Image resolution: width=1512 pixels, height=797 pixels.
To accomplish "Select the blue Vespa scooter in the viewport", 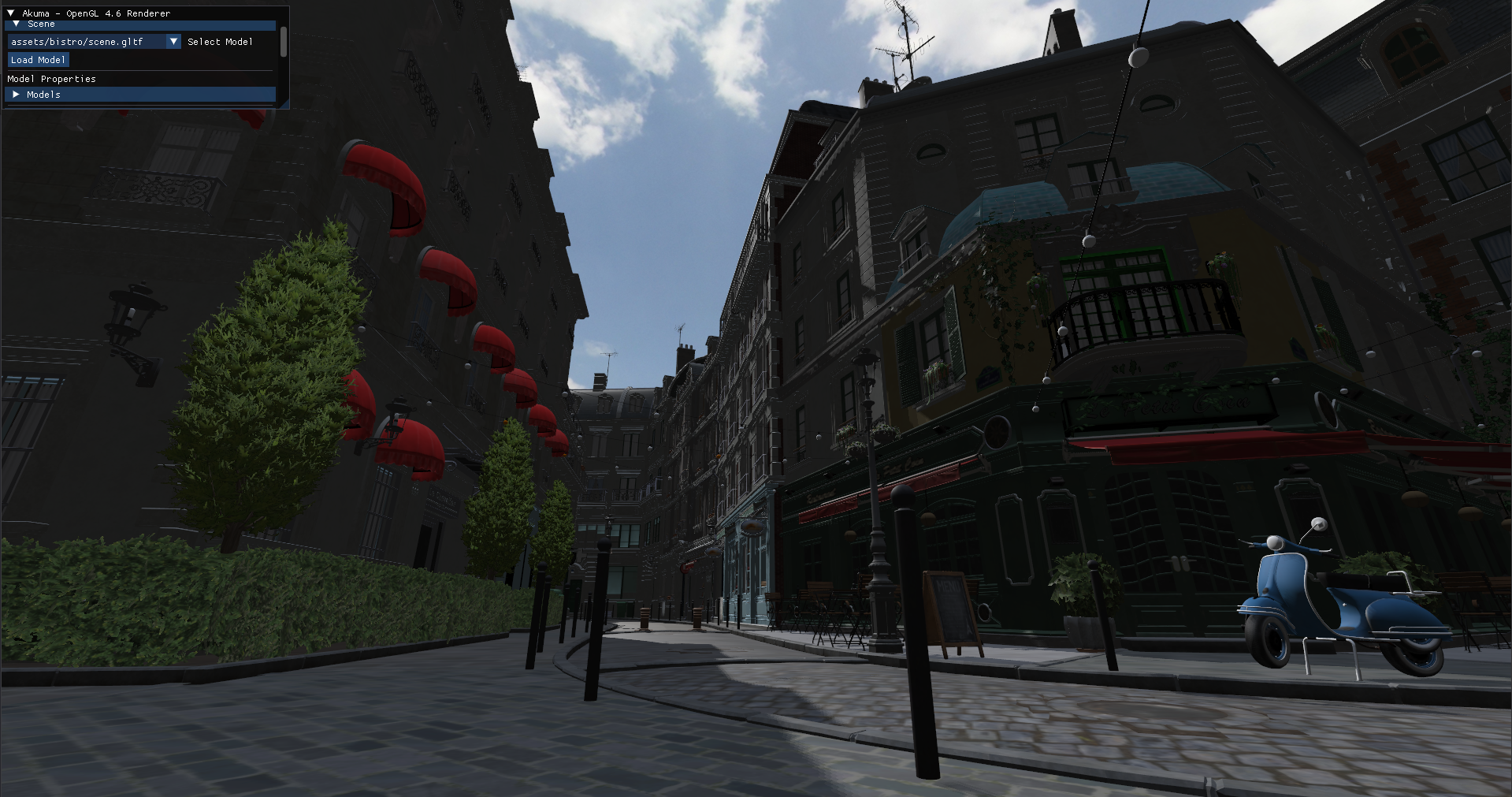I will point(1339,607).
